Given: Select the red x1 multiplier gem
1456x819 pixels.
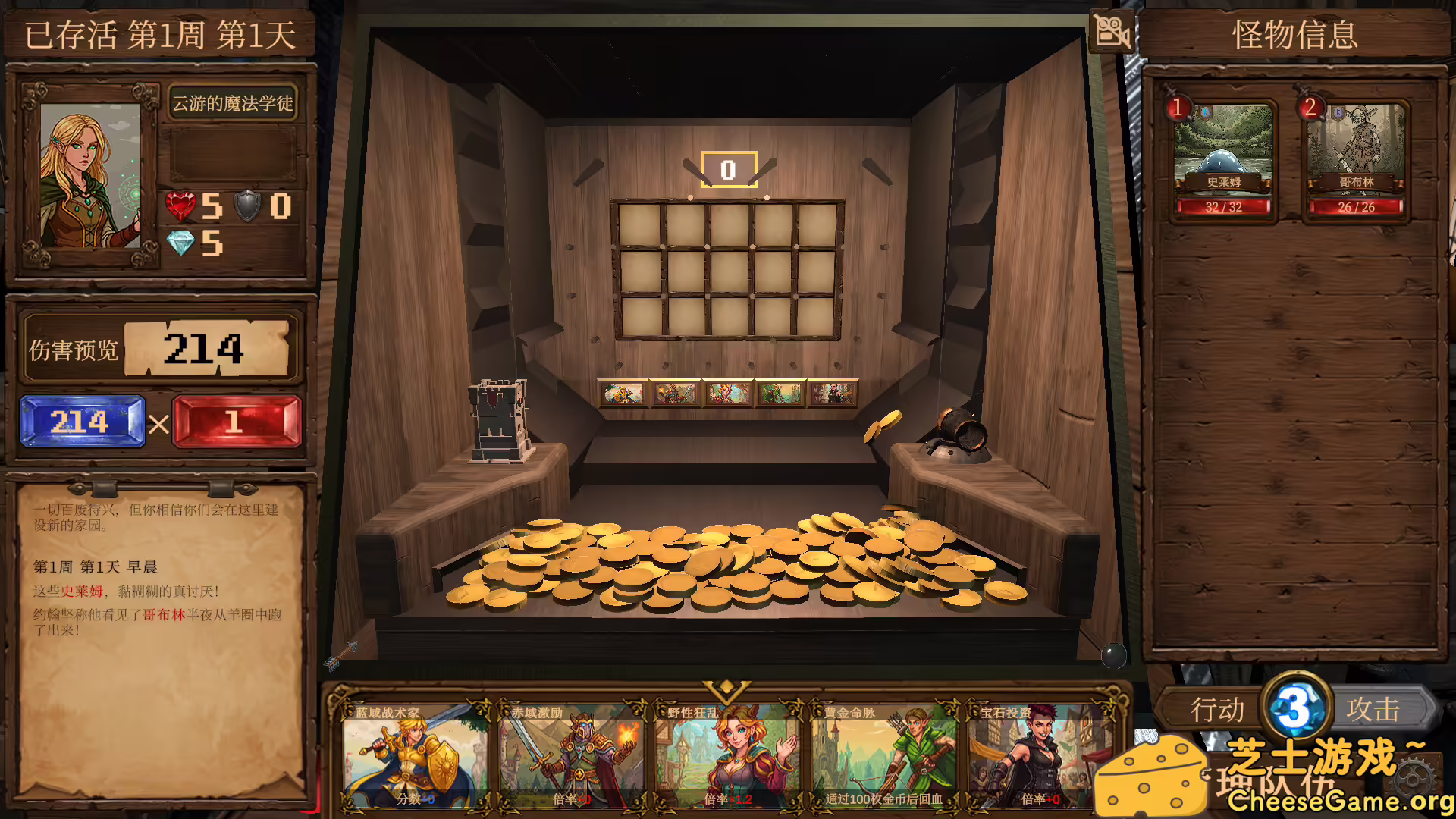Looking at the screenshot, I should coord(237,422).
